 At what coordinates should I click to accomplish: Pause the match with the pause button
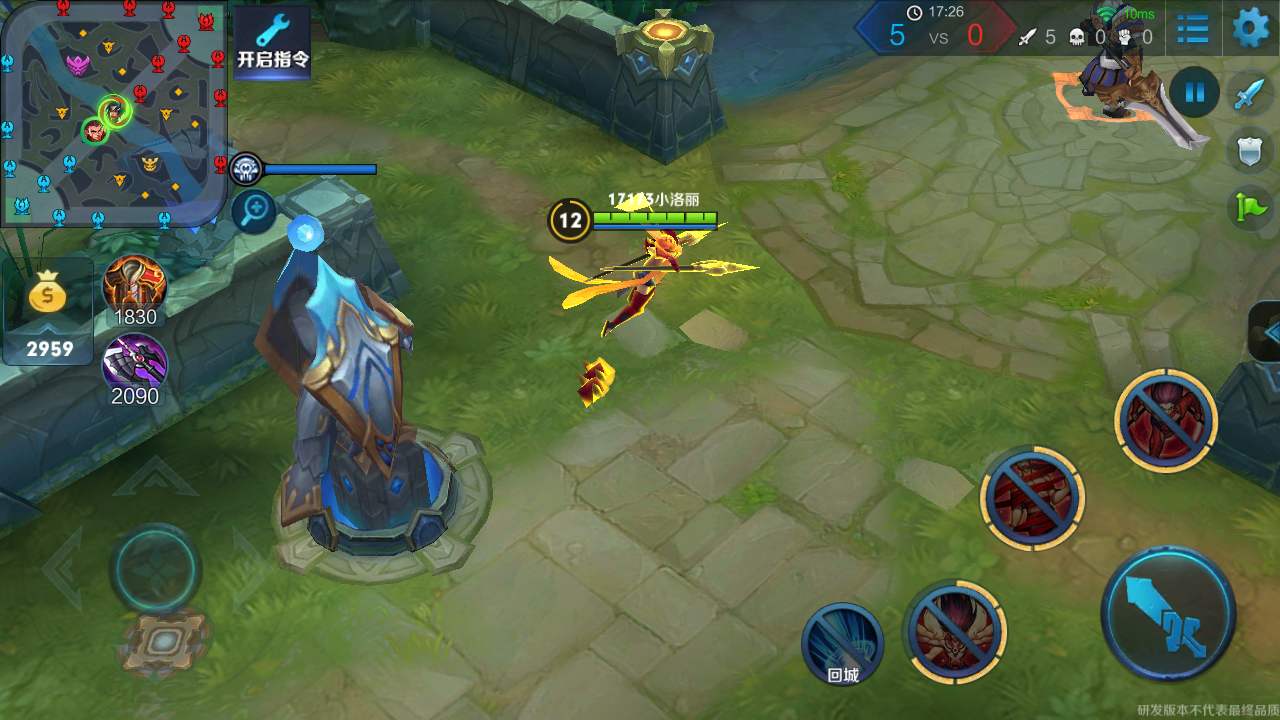pyautogui.click(x=1194, y=93)
